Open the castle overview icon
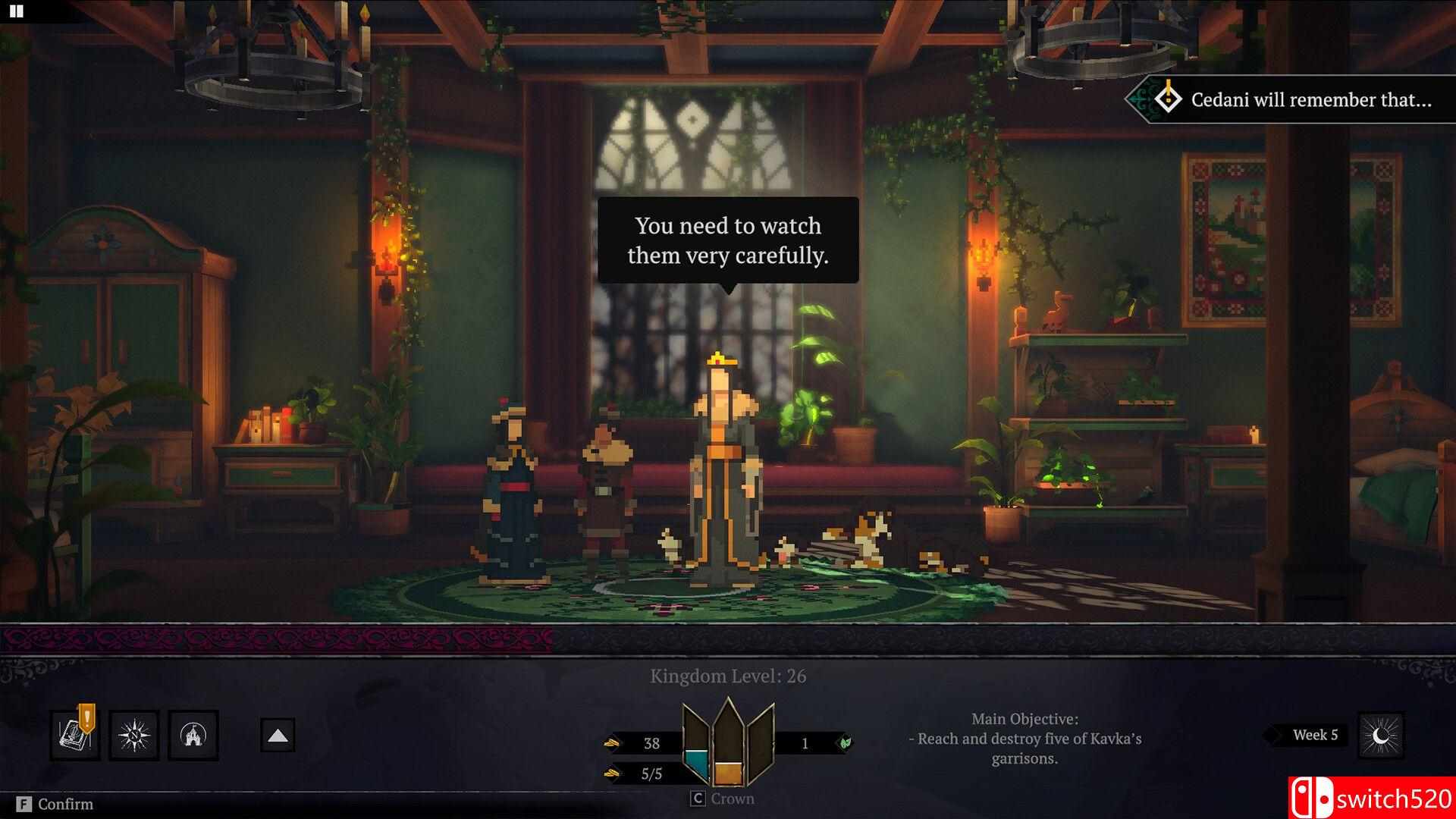 (x=193, y=735)
